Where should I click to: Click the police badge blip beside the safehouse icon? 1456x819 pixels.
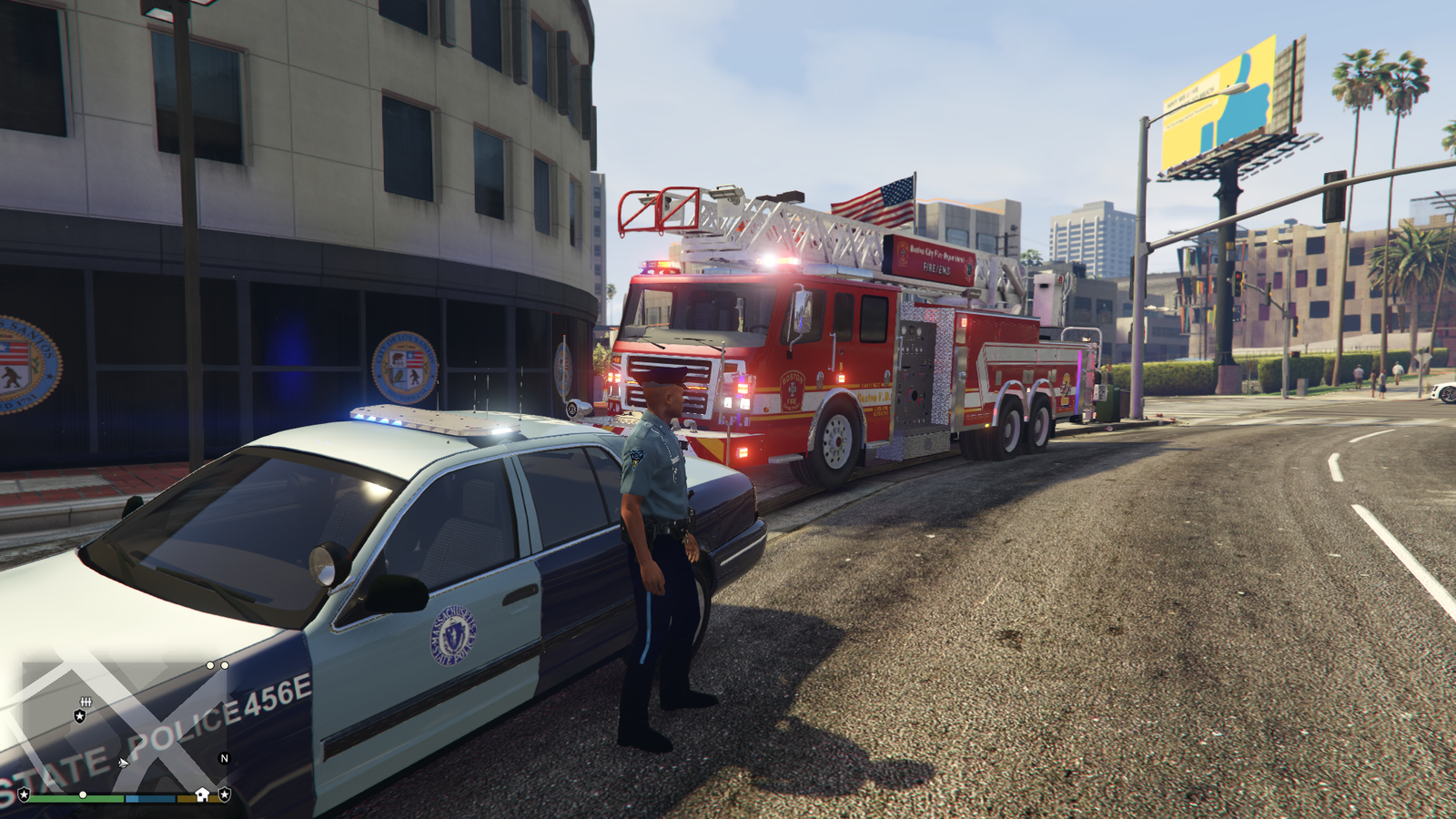[x=224, y=794]
